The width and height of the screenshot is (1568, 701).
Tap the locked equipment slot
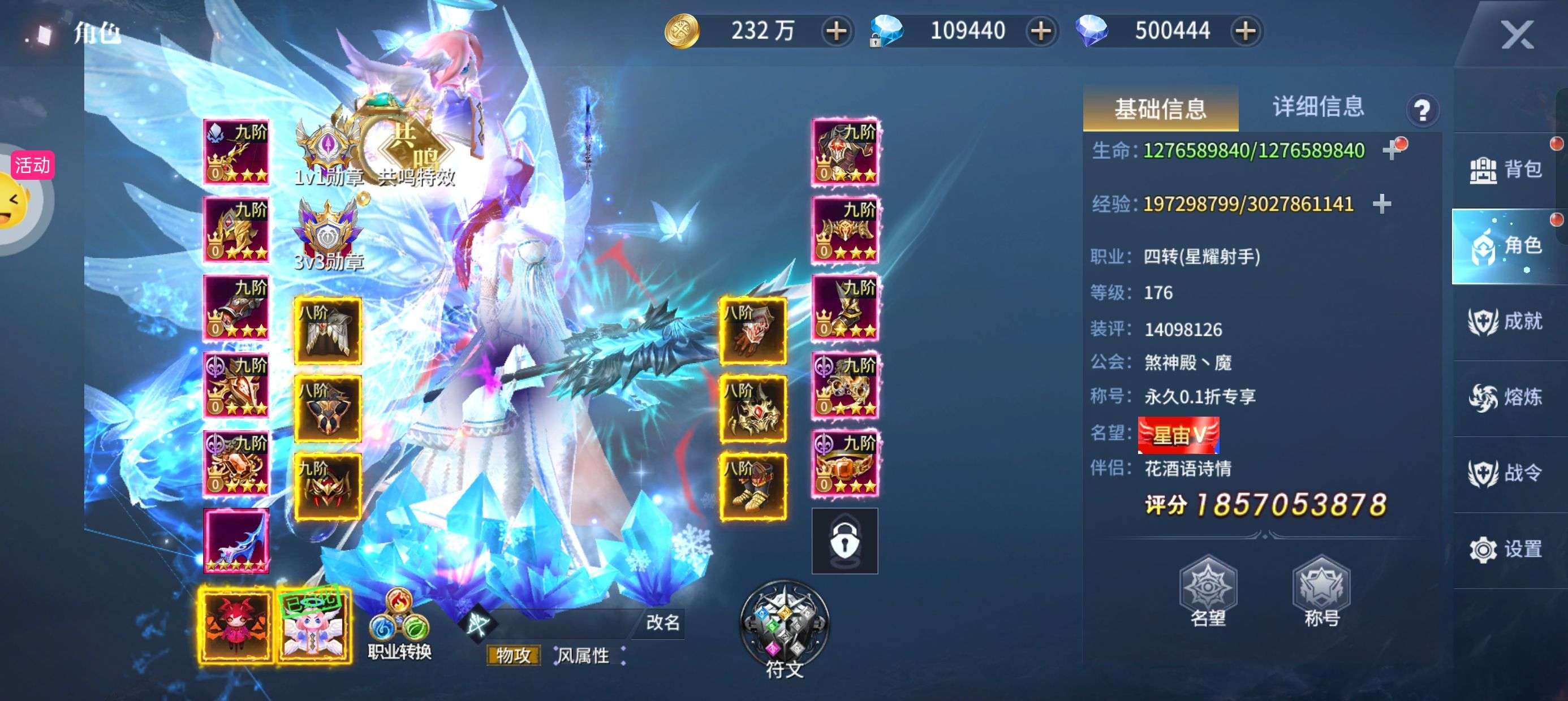[x=845, y=541]
